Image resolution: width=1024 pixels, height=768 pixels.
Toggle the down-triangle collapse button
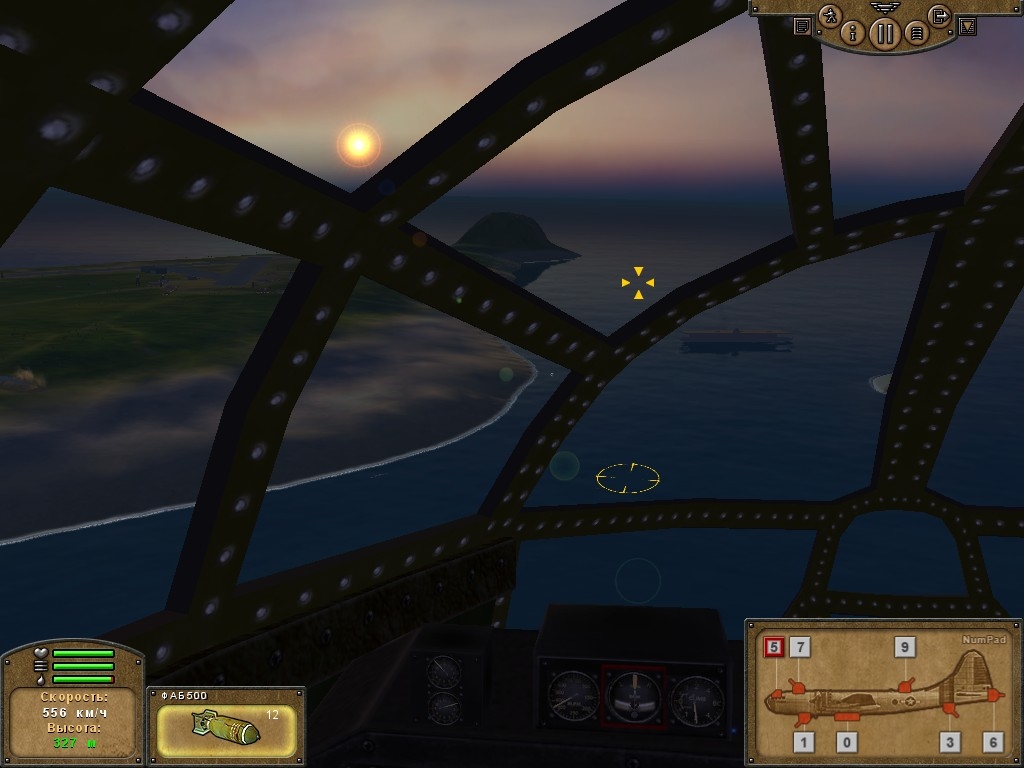point(966,27)
